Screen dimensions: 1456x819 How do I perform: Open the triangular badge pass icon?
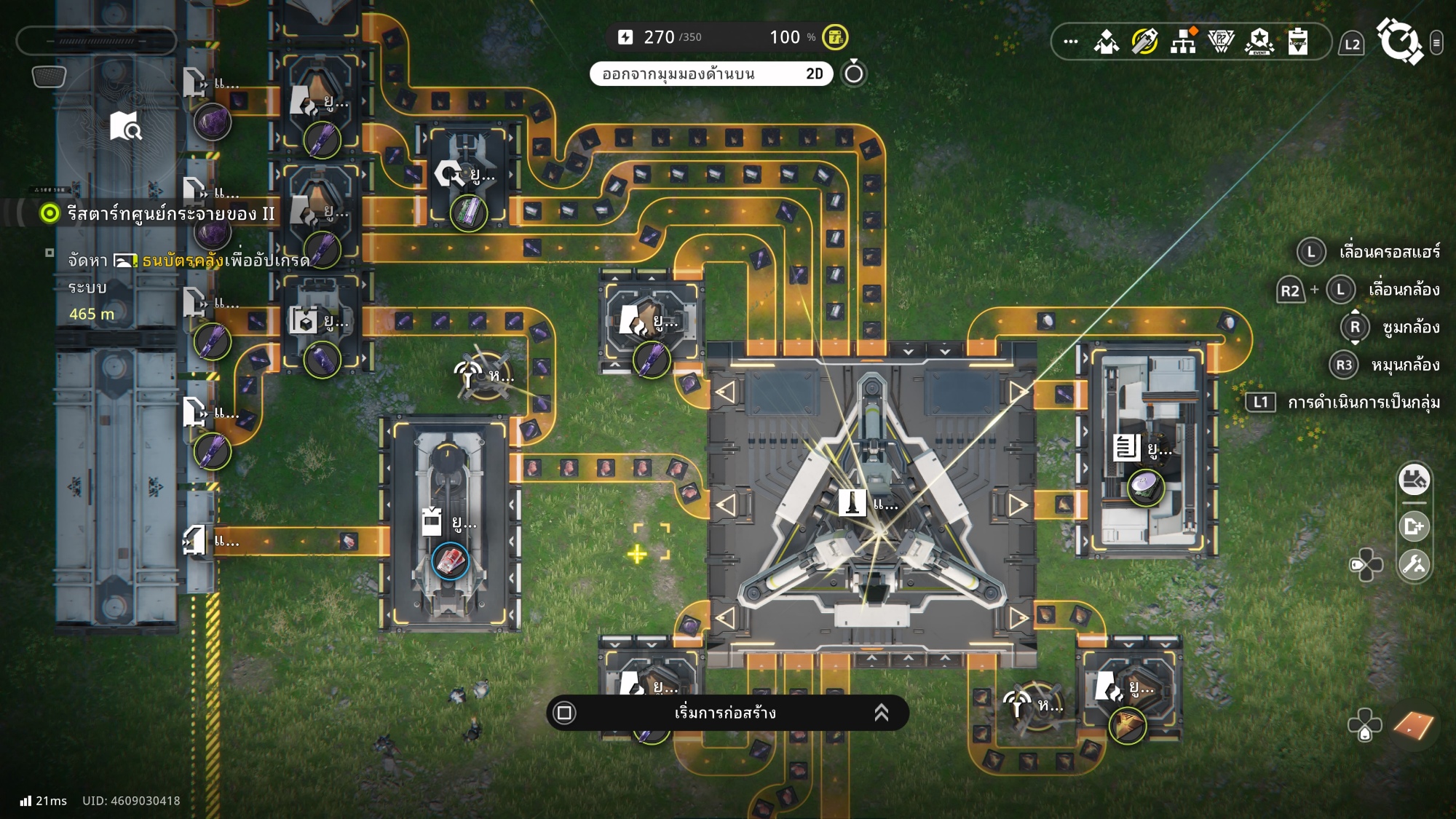[x=1221, y=41]
